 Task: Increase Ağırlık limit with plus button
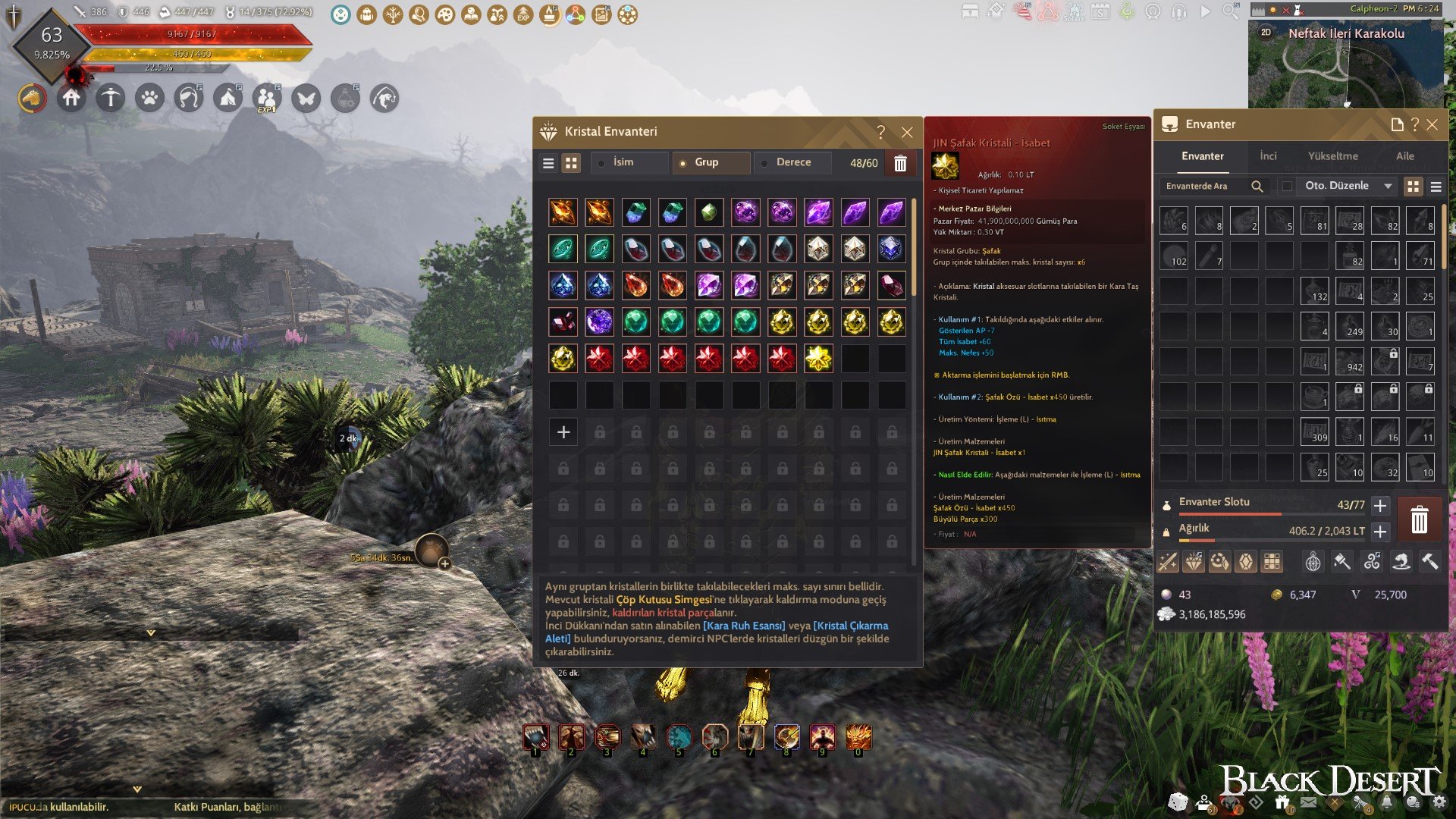point(1380,532)
